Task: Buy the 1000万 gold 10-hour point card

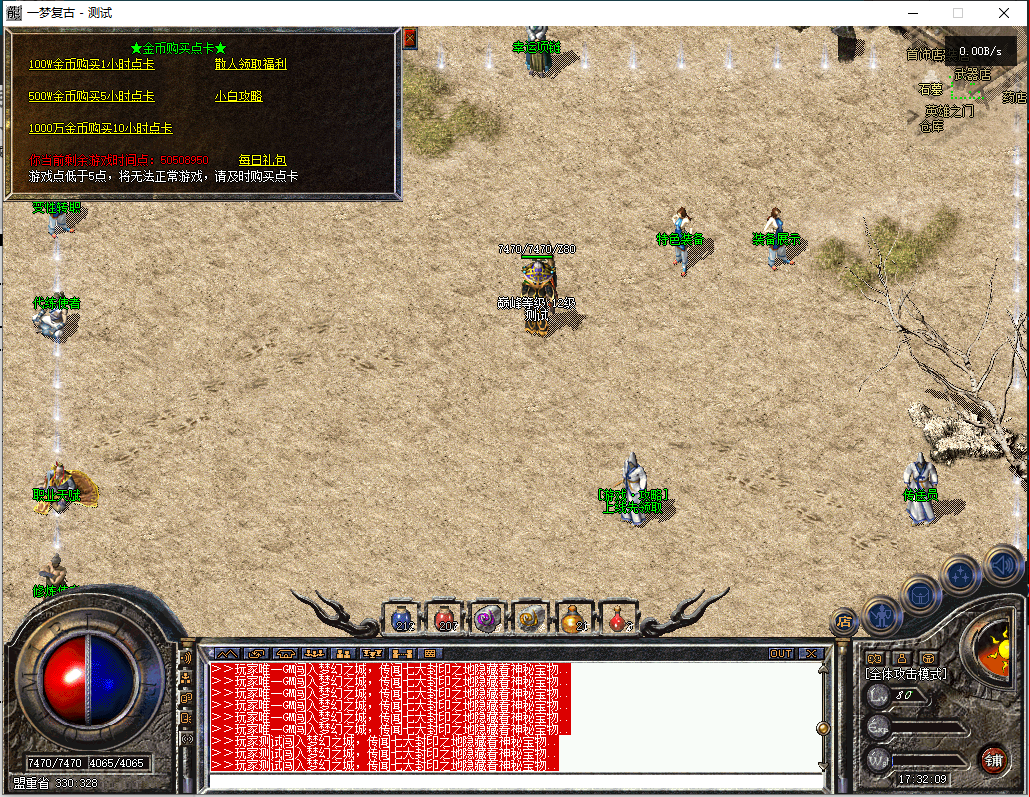Action: pyautogui.click(x=100, y=128)
